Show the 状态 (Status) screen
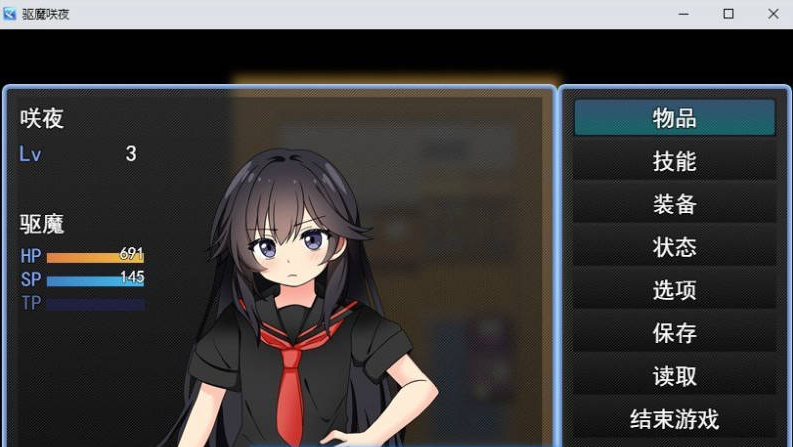 [674, 247]
